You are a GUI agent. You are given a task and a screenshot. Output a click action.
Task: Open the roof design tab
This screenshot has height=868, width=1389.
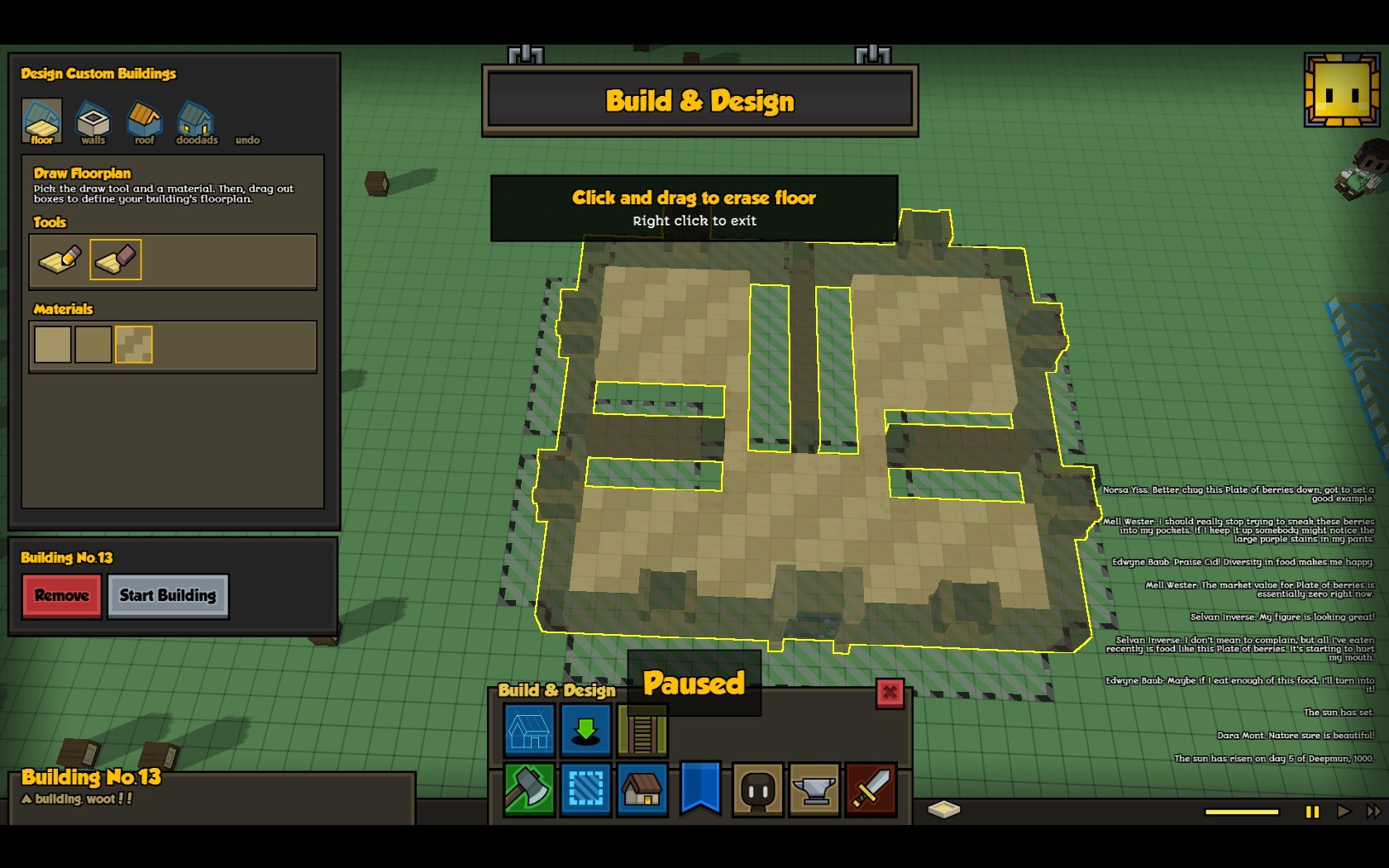point(144,122)
